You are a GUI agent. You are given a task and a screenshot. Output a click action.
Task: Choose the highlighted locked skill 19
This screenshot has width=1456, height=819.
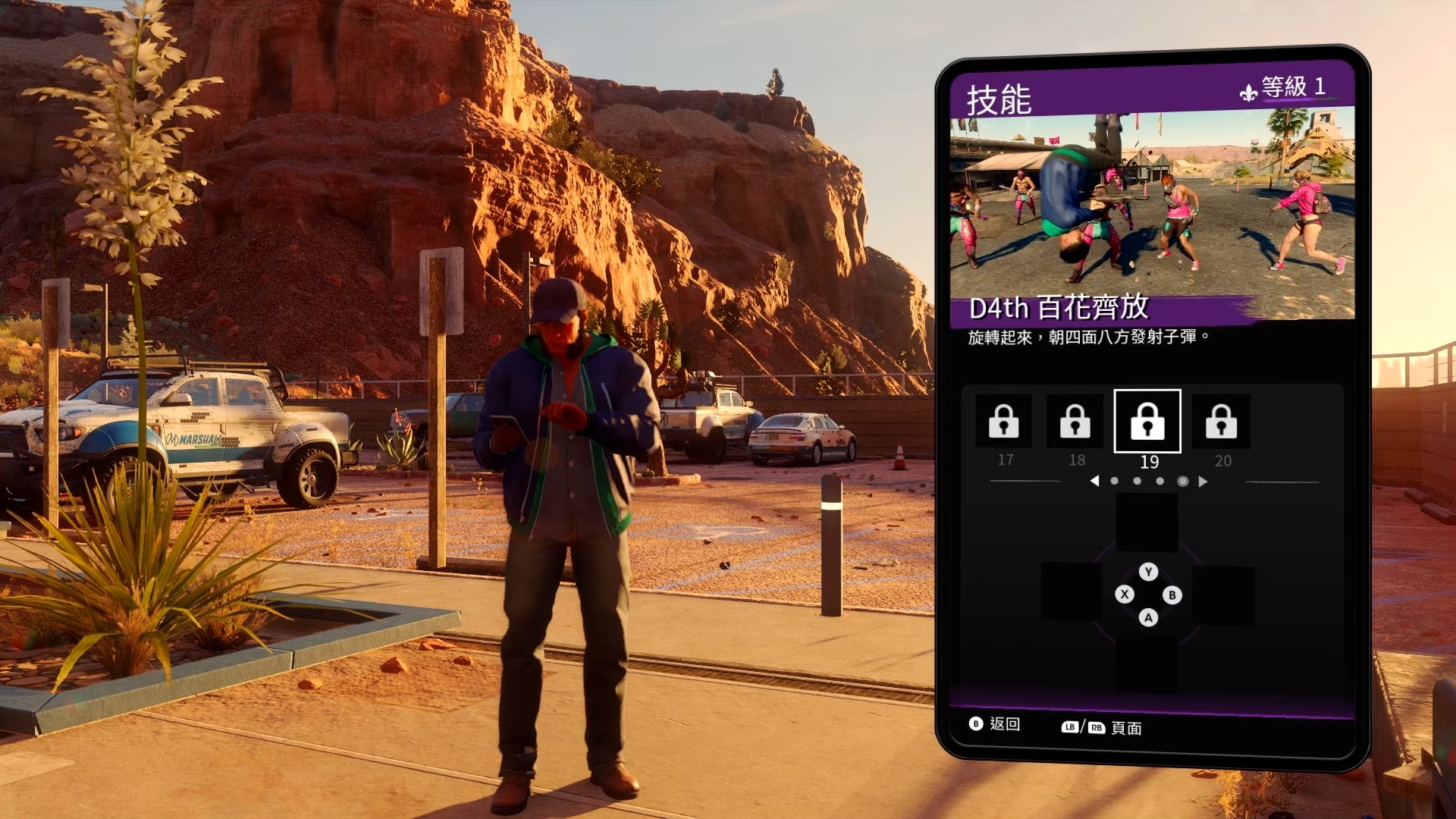coord(1147,422)
